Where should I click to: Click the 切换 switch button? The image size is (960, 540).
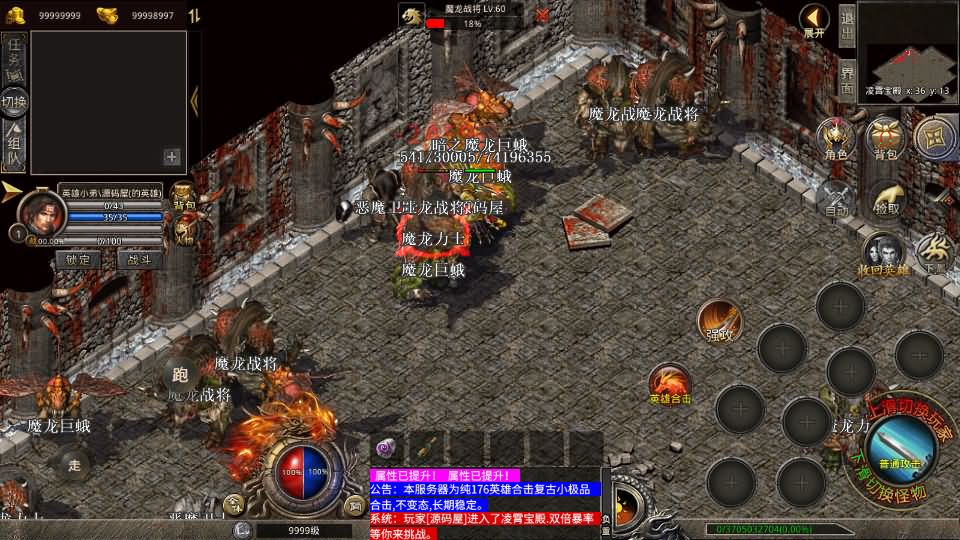tap(14, 102)
